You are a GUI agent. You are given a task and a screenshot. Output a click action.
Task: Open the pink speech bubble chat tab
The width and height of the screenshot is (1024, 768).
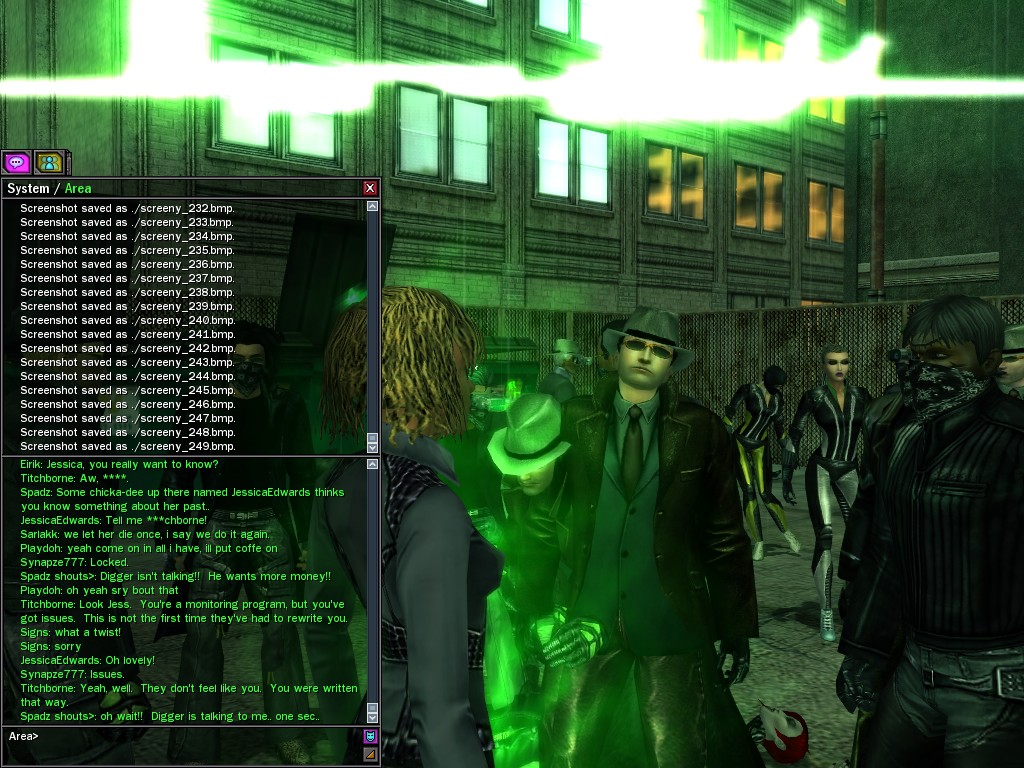(x=16, y=162)
